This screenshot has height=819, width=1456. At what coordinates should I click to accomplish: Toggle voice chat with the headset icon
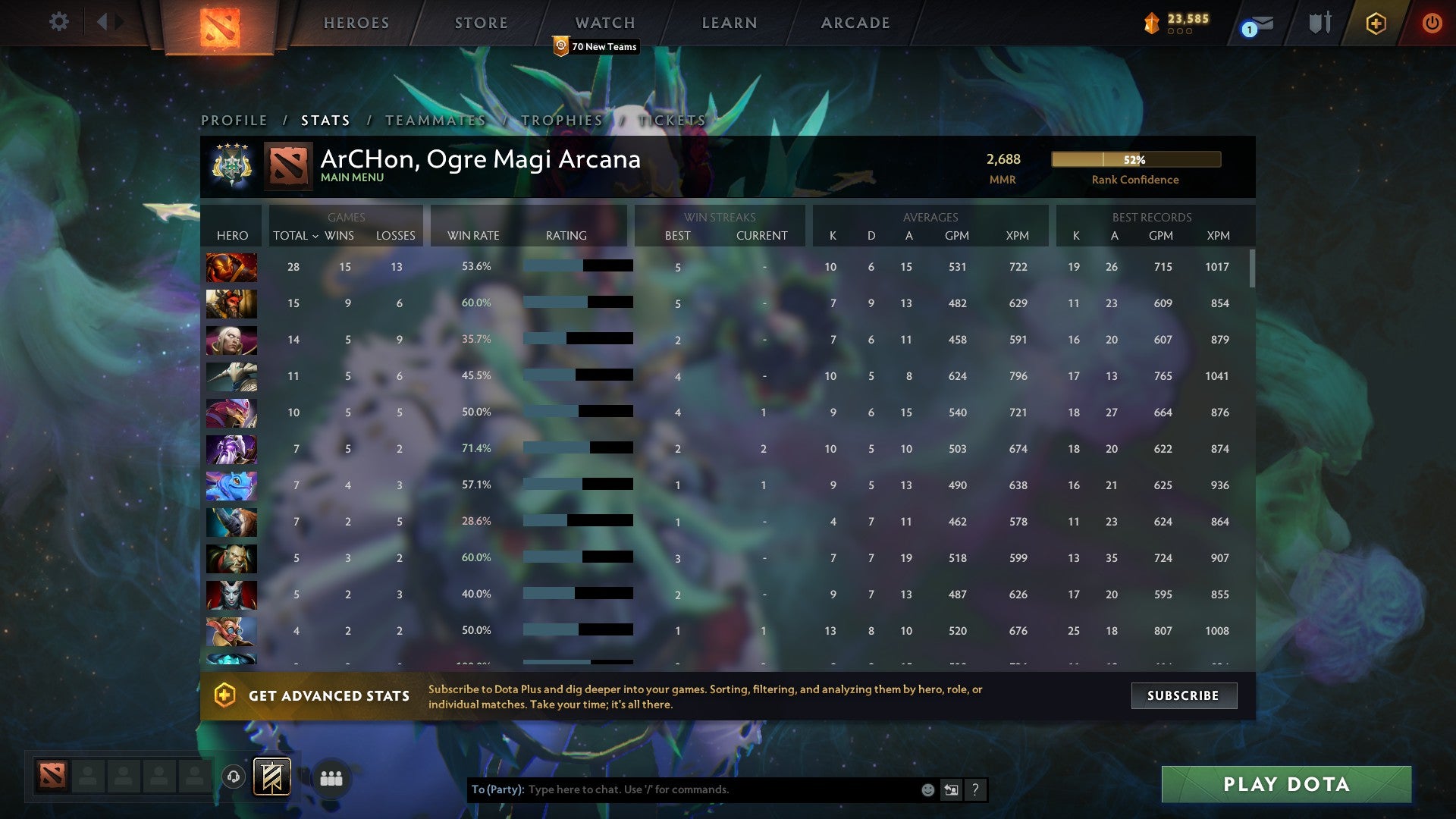click(x=232, y=776)
